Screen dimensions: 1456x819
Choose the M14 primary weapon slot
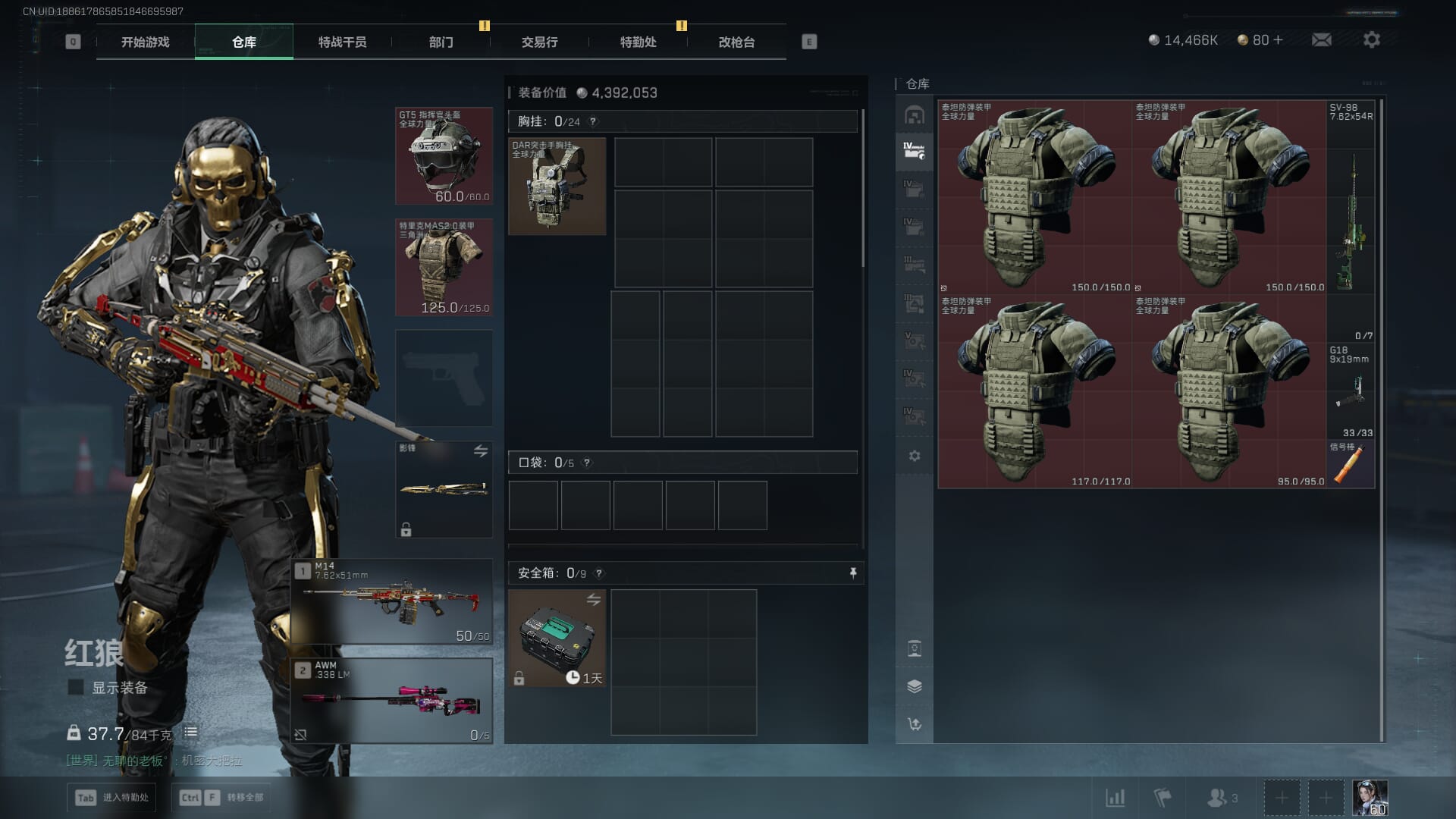[392, 601]
